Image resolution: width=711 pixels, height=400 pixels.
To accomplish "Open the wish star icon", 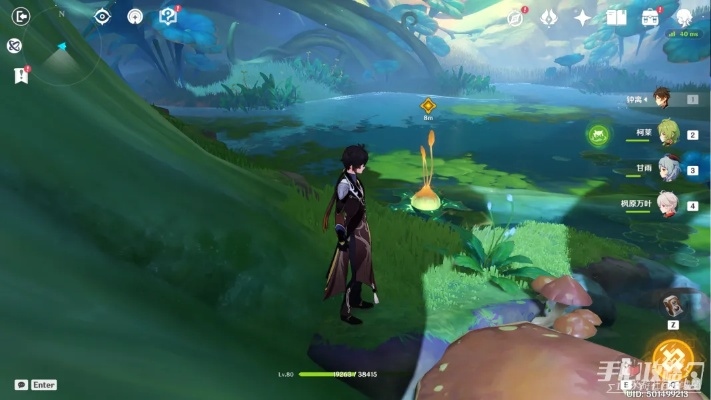I will pos(583,17).
